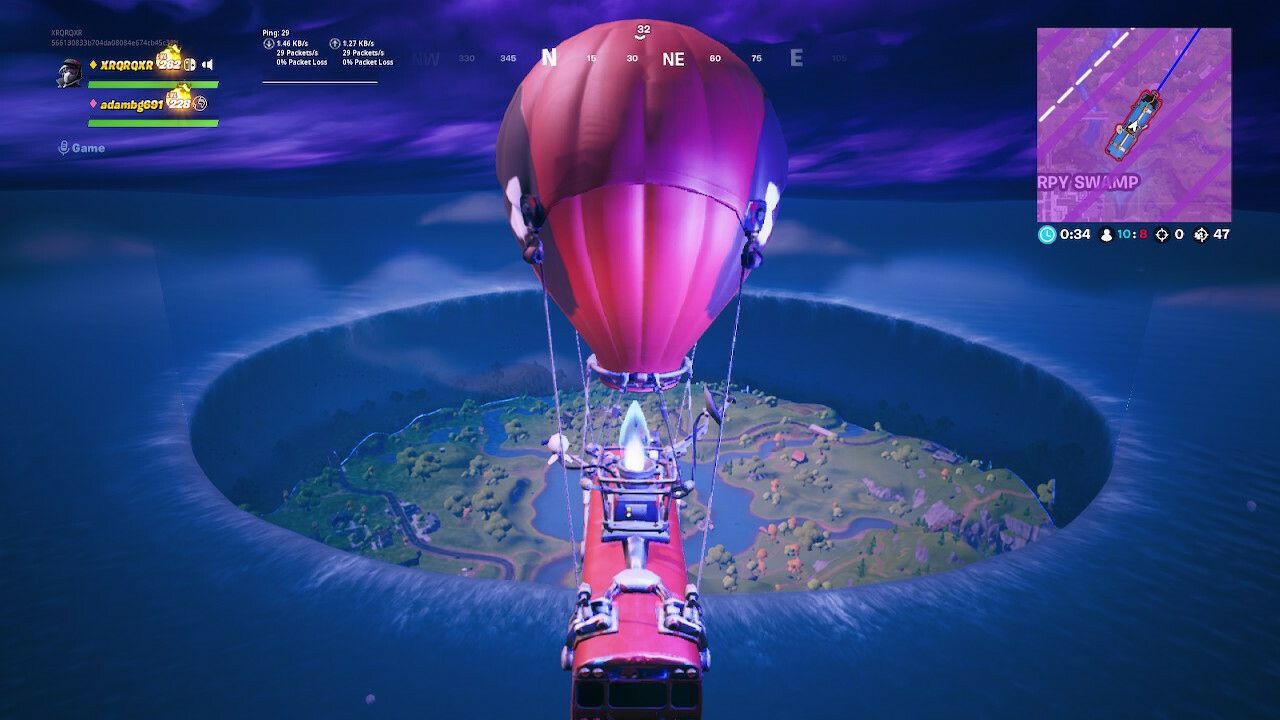Click the Nintendo Switch platform icon by XRQRQXR

pyautogui.click(x=190, y=66)
